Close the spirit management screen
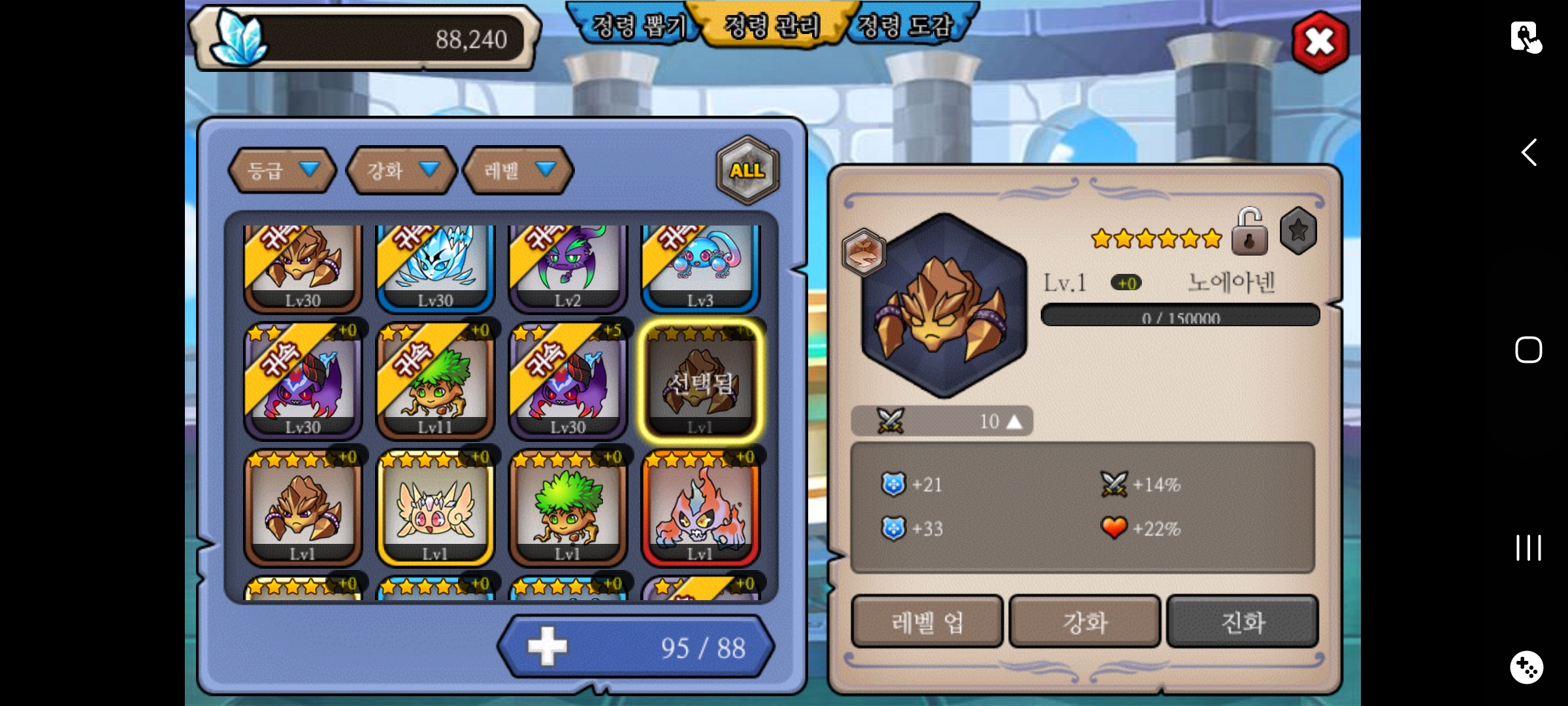Viewport: 1568px width, 706px height. 1320,42
